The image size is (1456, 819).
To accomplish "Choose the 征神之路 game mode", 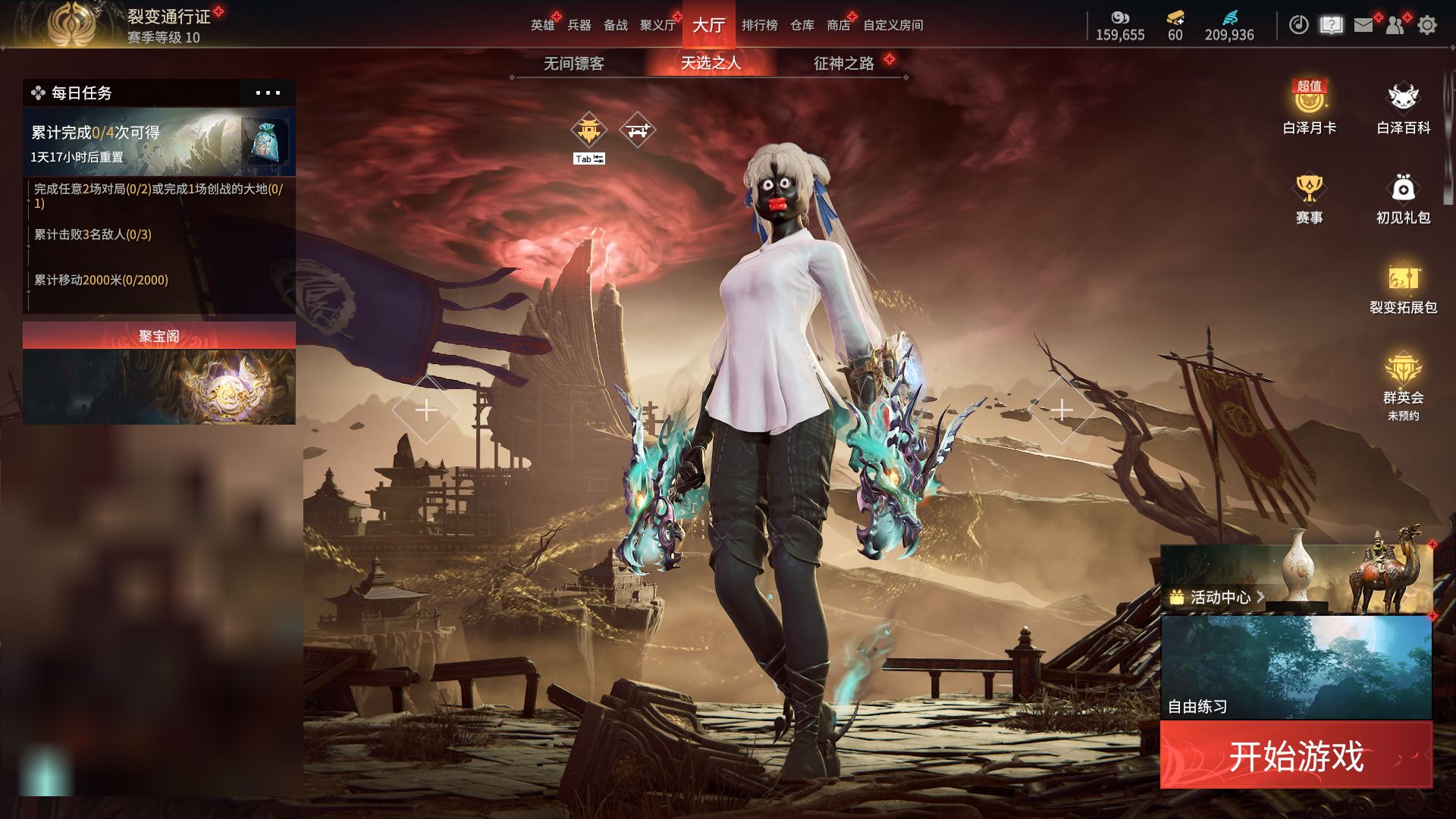I will click(x=843, y=63).
